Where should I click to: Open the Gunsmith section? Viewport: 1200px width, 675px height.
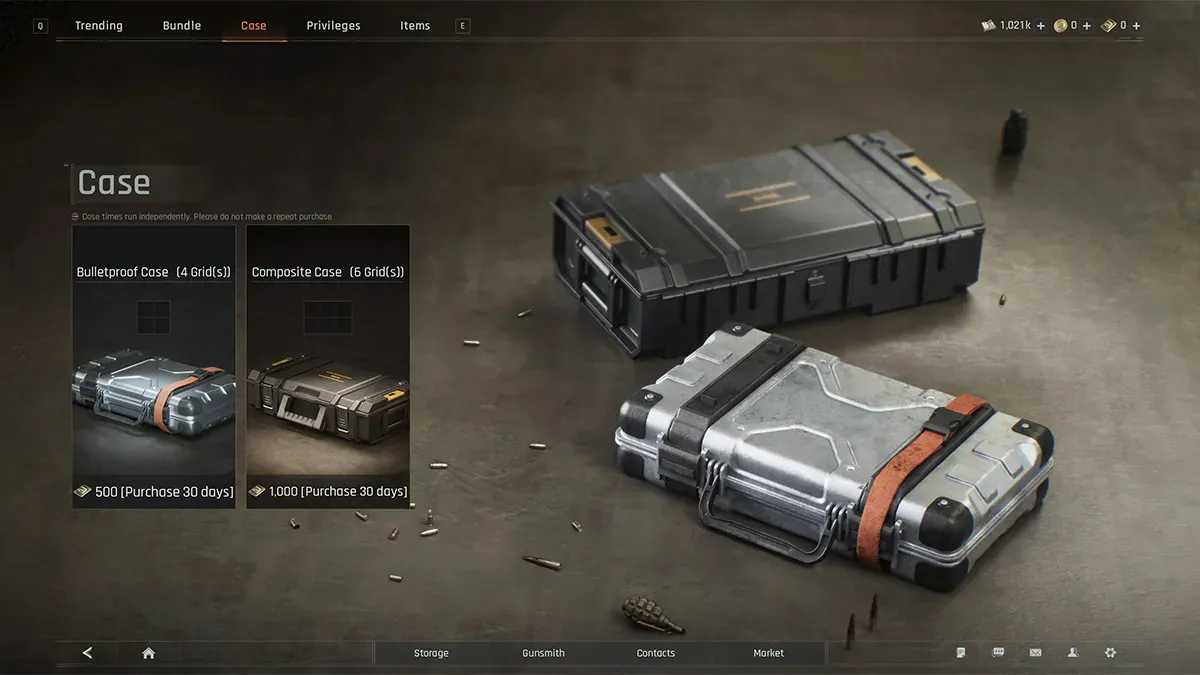543,653
